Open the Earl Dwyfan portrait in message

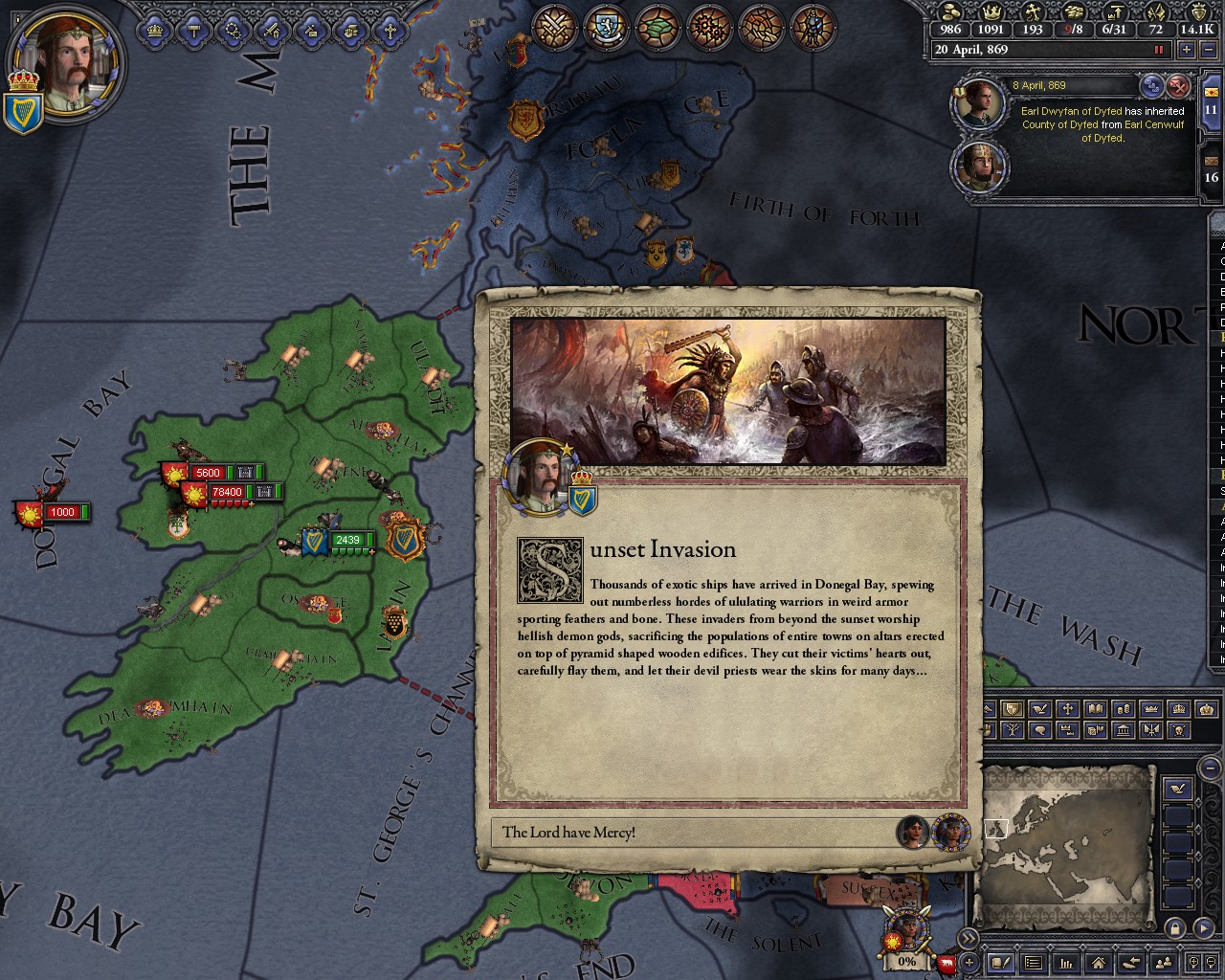[977, 103]
